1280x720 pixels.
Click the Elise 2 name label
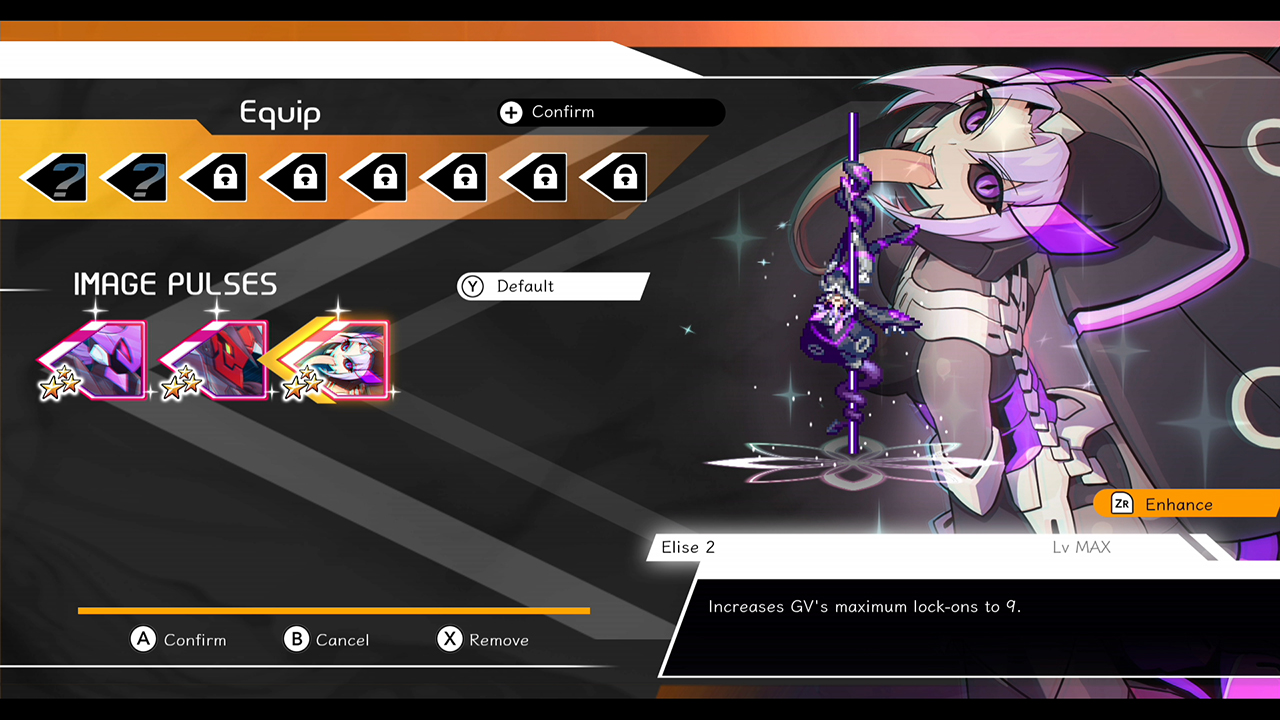pyautogui.click(x=686, y=547)
